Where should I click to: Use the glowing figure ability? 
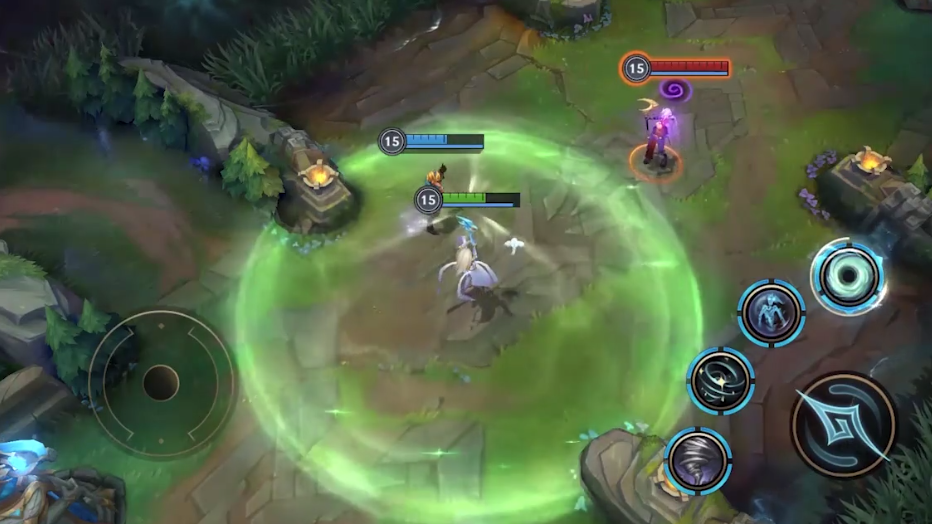(771, 313)
